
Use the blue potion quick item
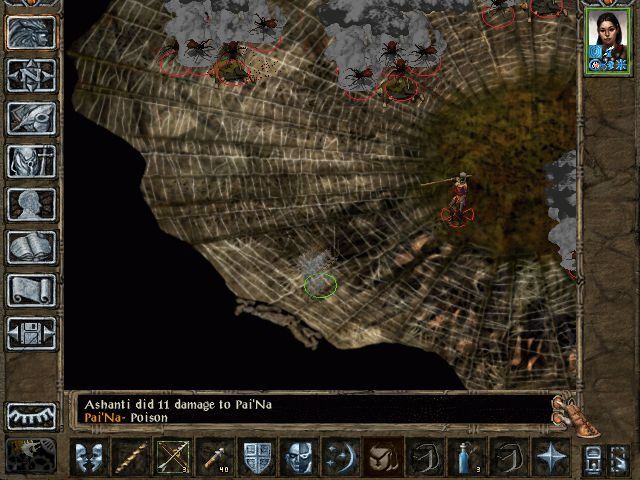(467, 457)
